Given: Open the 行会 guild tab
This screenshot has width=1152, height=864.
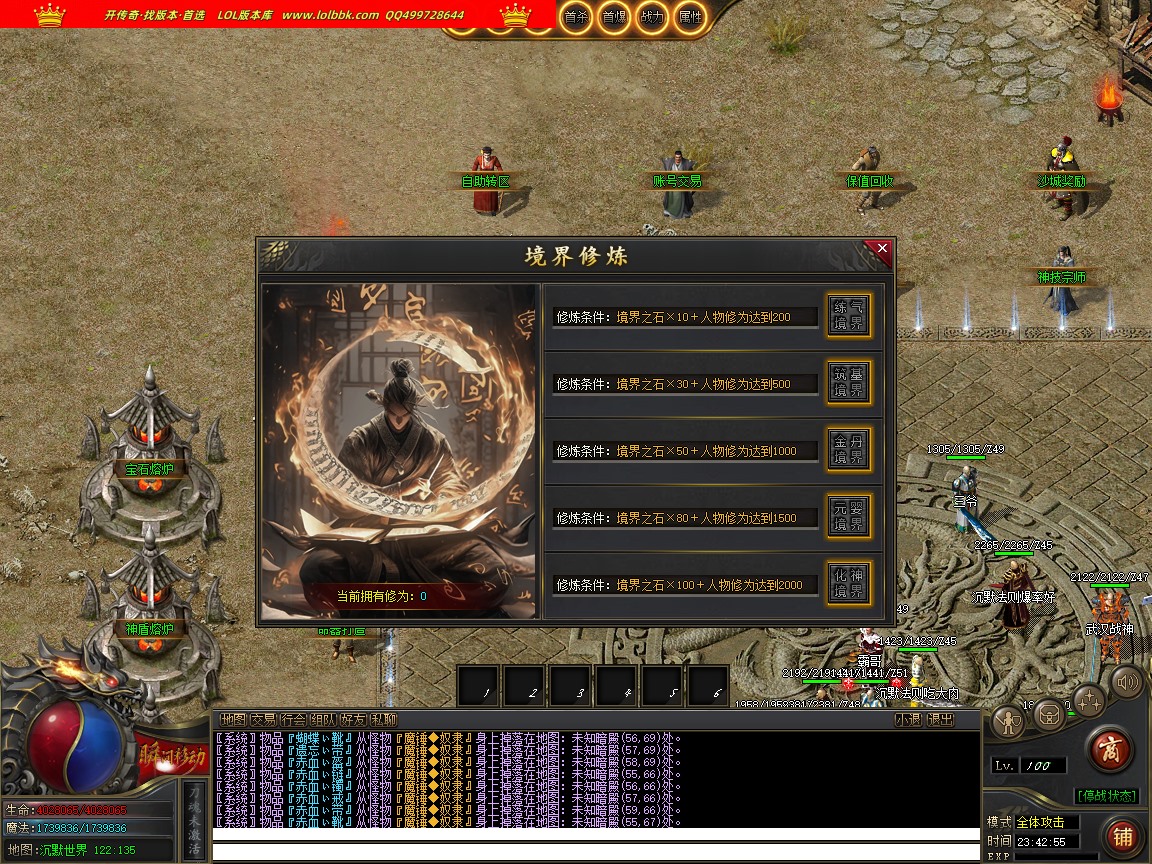Looking at the screenshot, I should tap(293, 719).
